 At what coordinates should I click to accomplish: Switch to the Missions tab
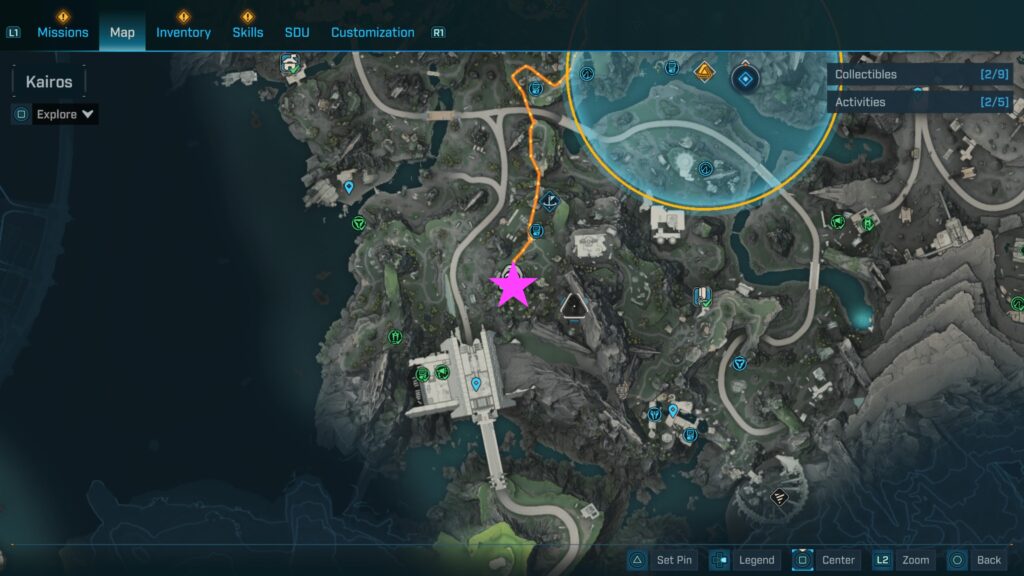[x=63, y=32]
